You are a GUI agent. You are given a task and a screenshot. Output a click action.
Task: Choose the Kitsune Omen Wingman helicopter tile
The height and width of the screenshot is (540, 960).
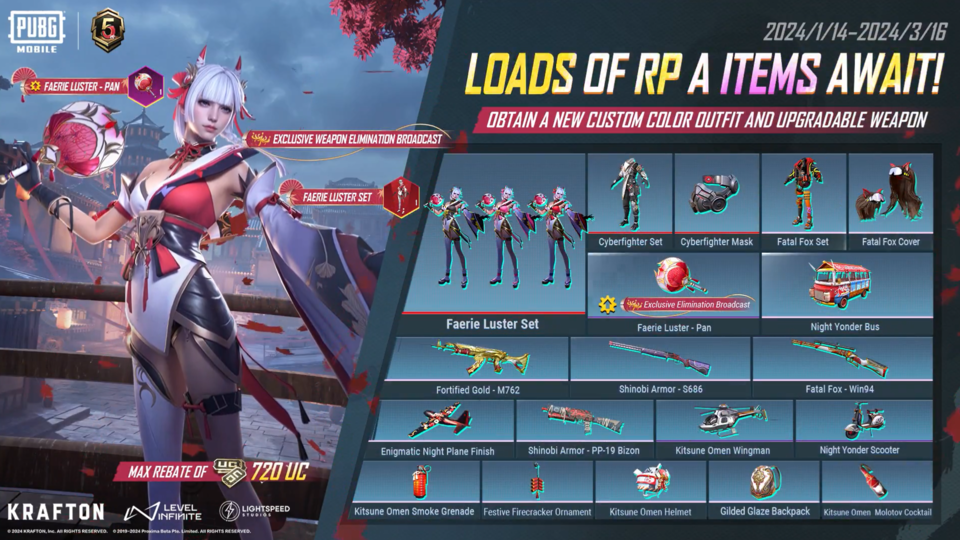723,428
